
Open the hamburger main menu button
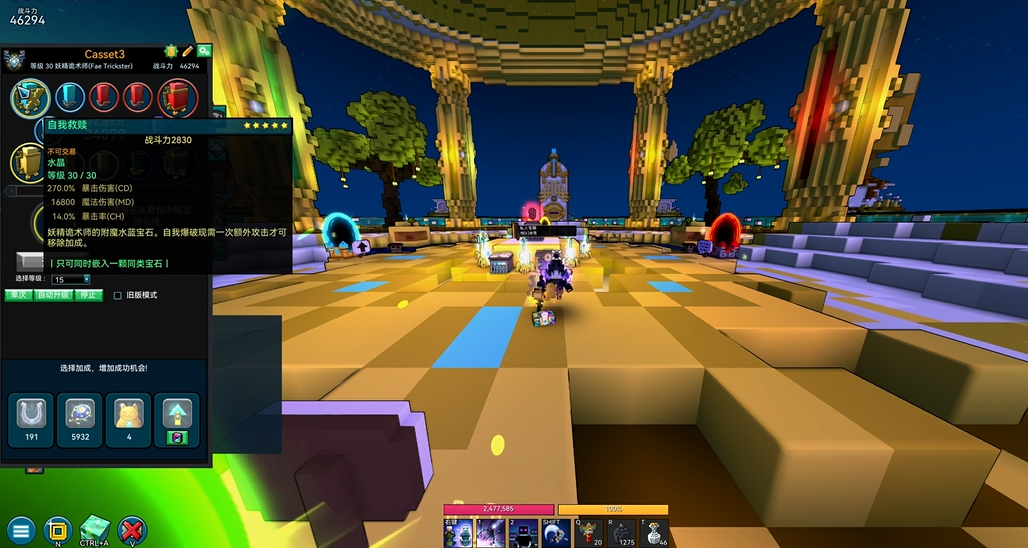(21, 530)
